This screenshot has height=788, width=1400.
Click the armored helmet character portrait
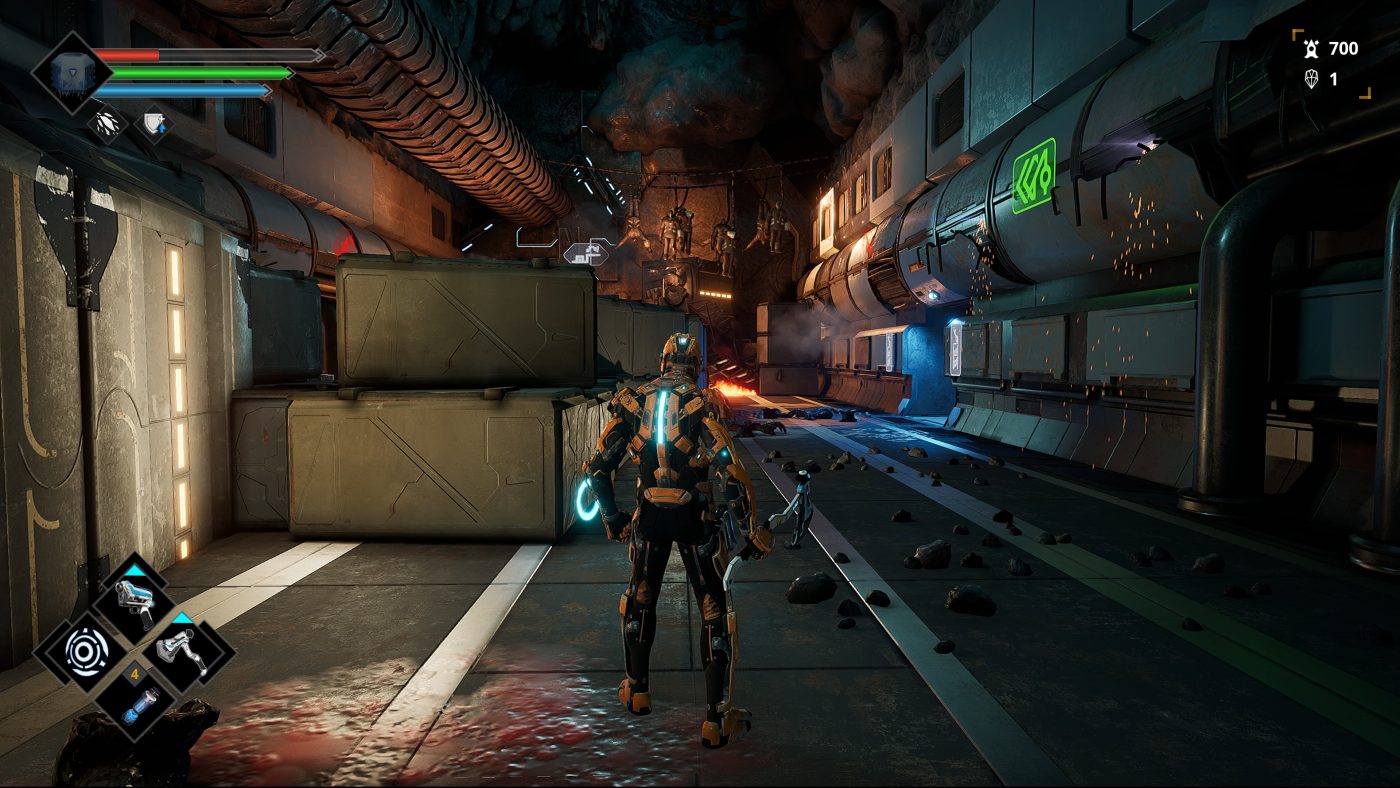tap(69, 72)
